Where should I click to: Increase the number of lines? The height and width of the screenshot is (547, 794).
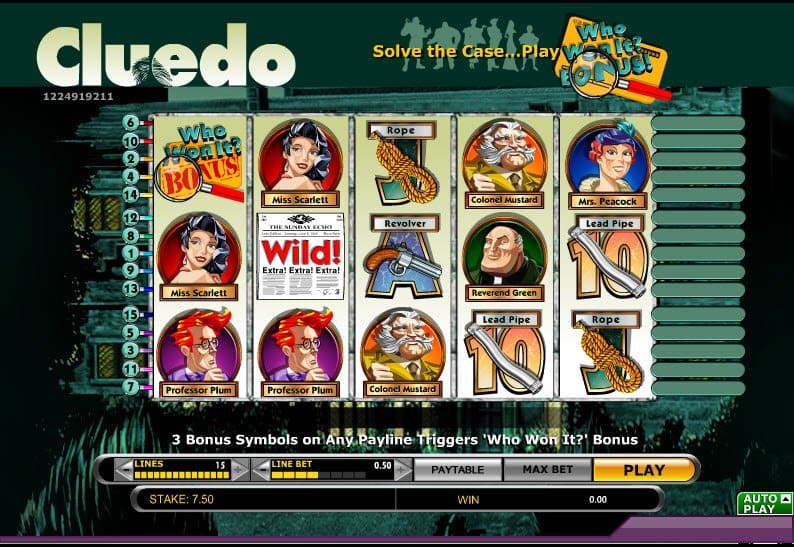click(x=238, y=469)
